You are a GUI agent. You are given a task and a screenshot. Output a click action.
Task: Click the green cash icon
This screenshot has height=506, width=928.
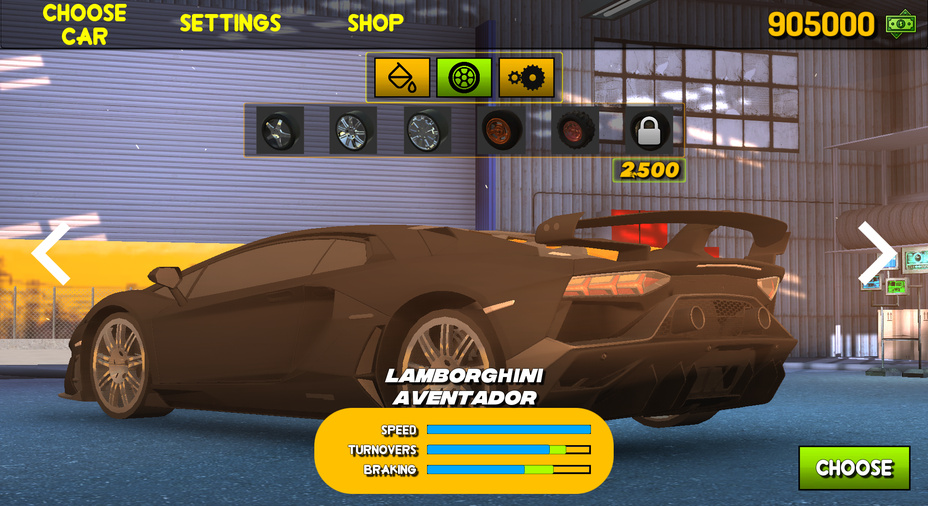[x=901, y=23]
